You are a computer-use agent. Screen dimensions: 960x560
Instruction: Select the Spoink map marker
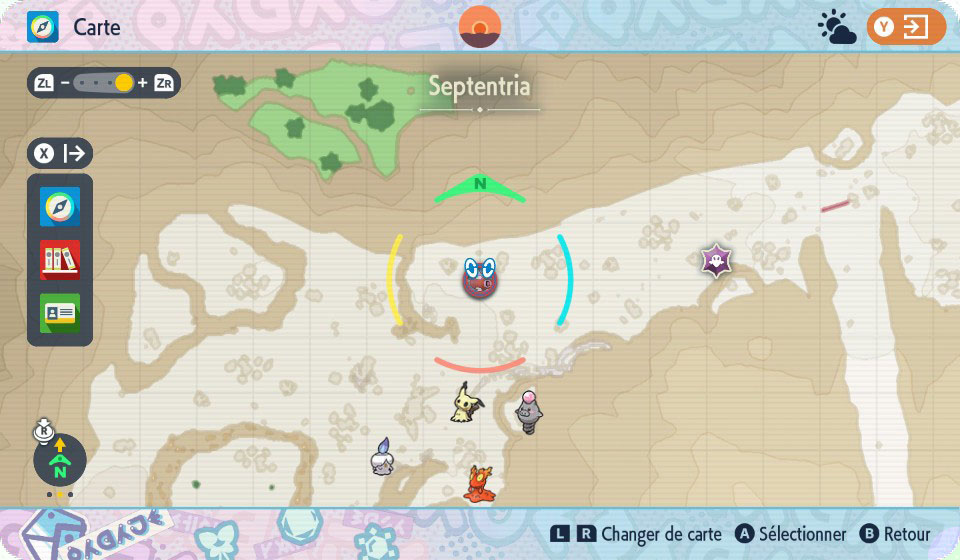click(x=528, y=411)
